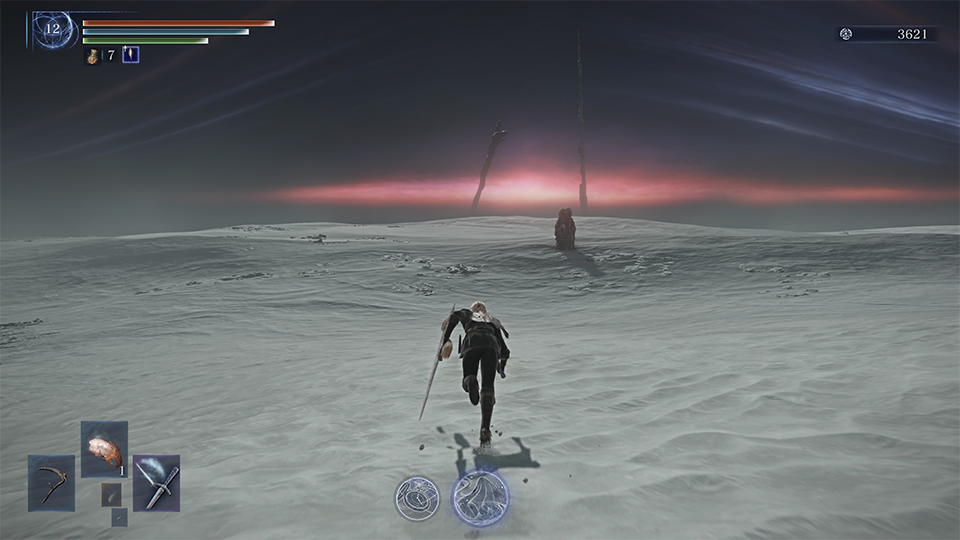This screenshot has width=960, height=540.
Task: Use the orange shell item slot
Action: click(x=104, y=449)
